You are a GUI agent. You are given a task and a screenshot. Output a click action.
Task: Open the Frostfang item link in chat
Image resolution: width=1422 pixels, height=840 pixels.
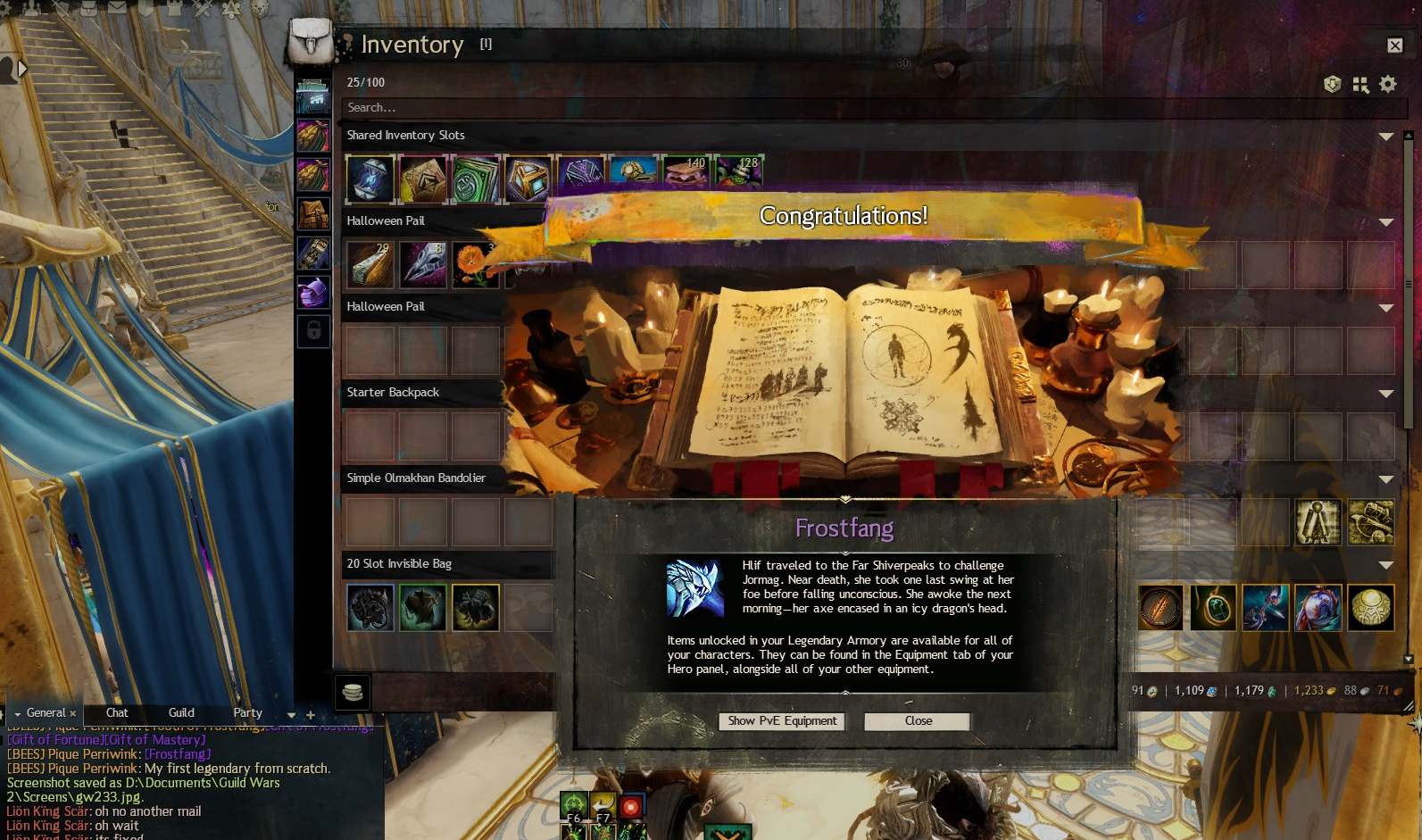[178, 754]
